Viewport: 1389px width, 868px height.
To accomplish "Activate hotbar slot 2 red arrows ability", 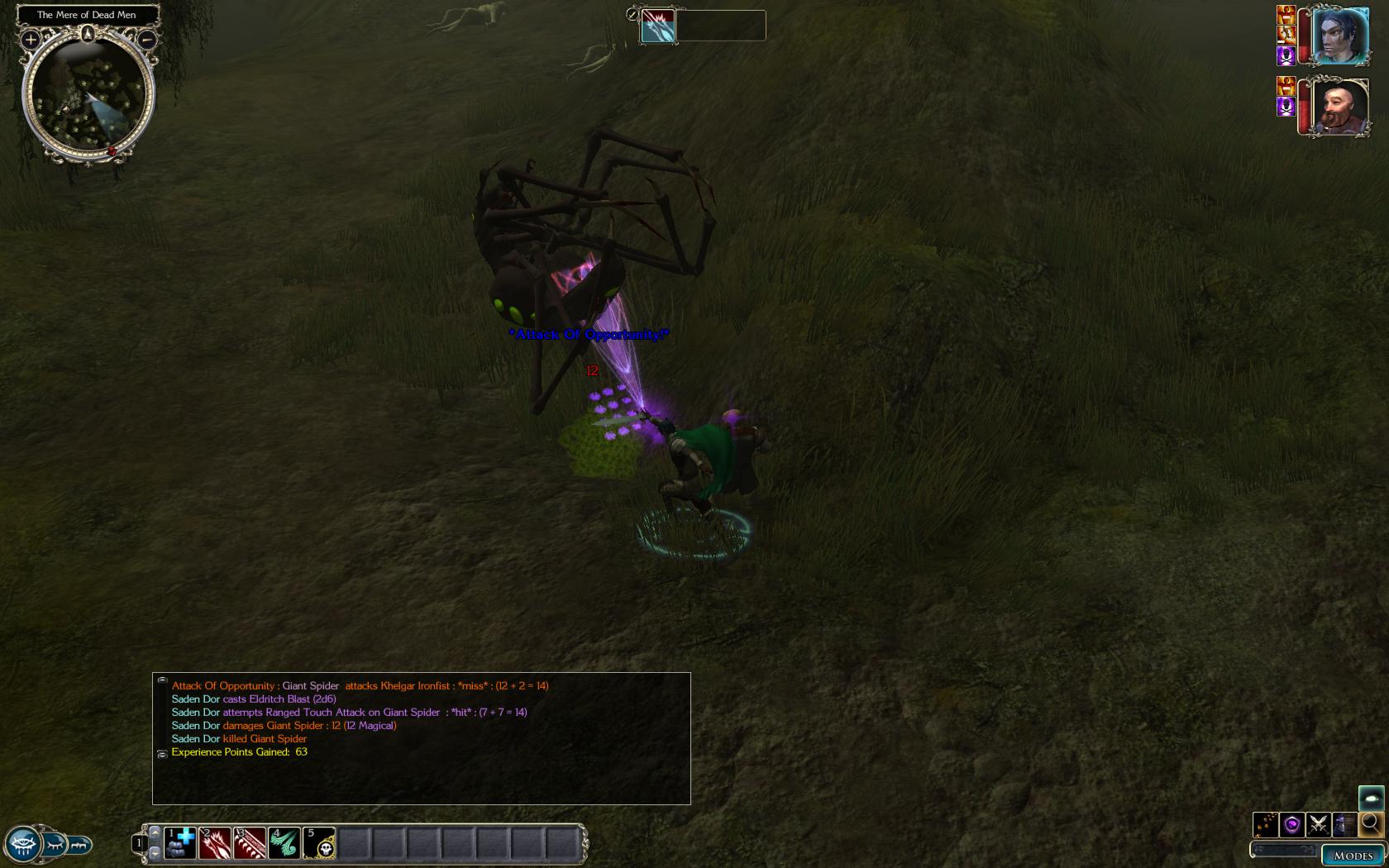I will coord(215,843).
